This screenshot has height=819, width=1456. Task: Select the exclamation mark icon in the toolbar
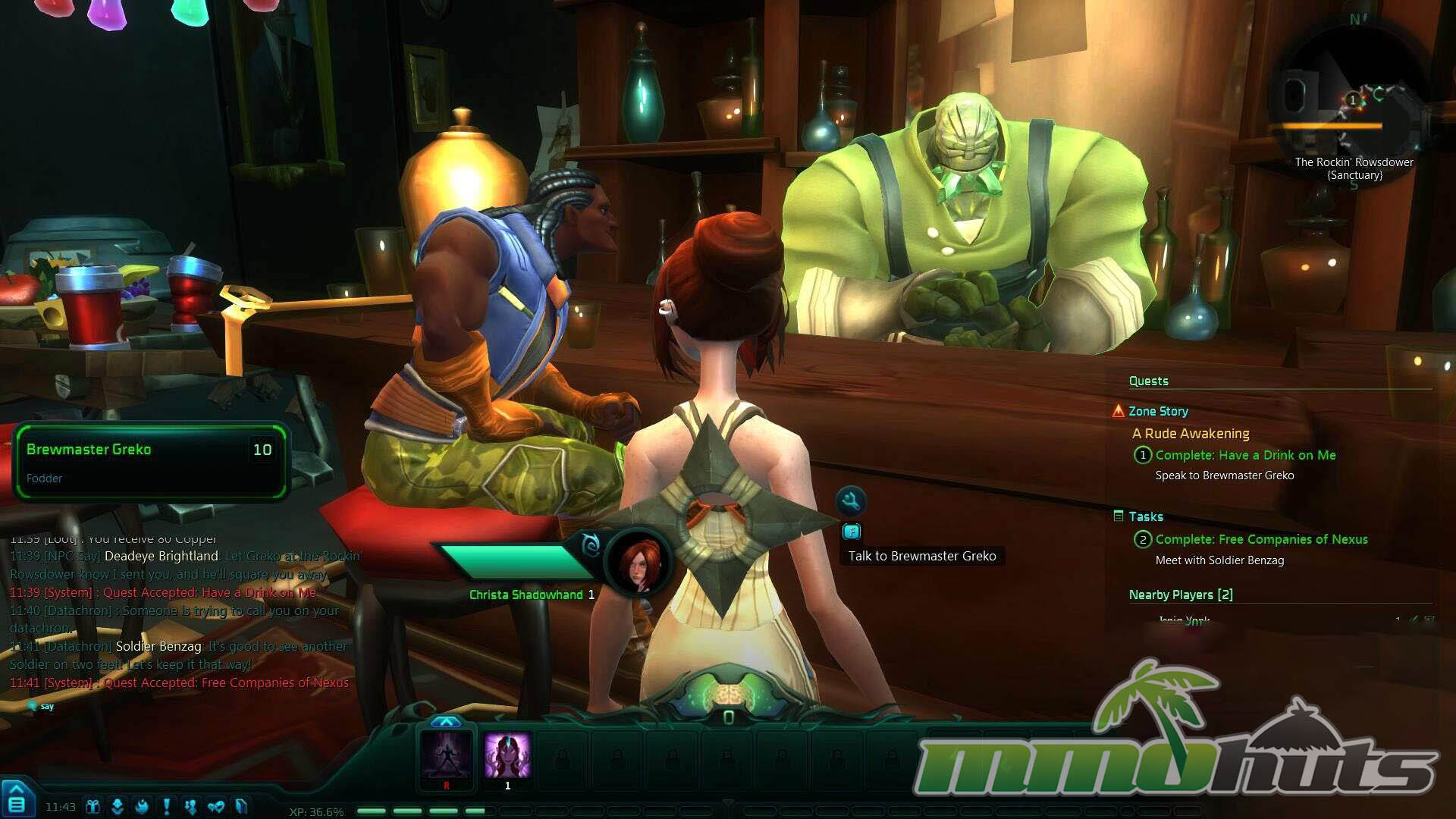pos(166,807)
